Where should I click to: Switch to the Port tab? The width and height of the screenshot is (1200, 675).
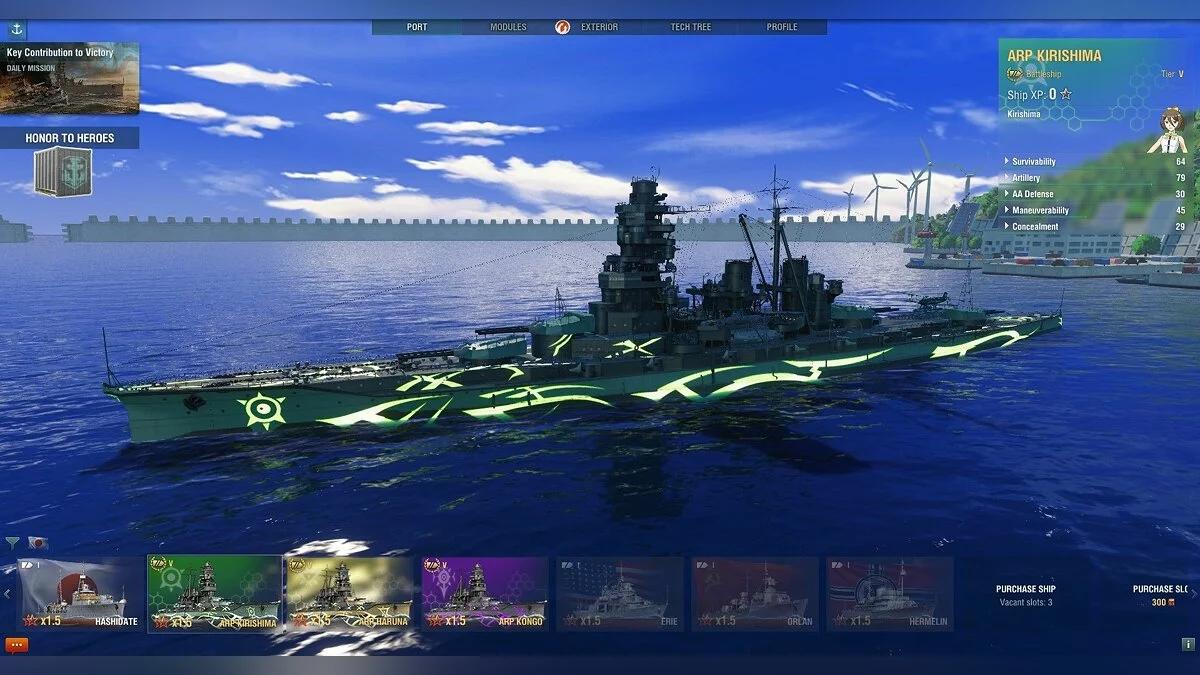417,27
